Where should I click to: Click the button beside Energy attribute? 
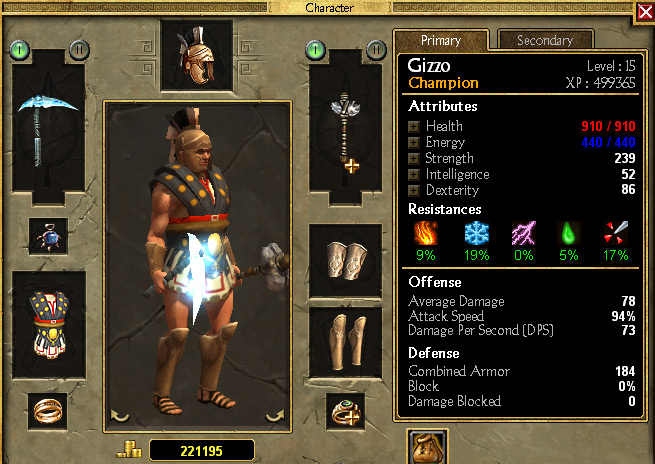tap(414, 143)
